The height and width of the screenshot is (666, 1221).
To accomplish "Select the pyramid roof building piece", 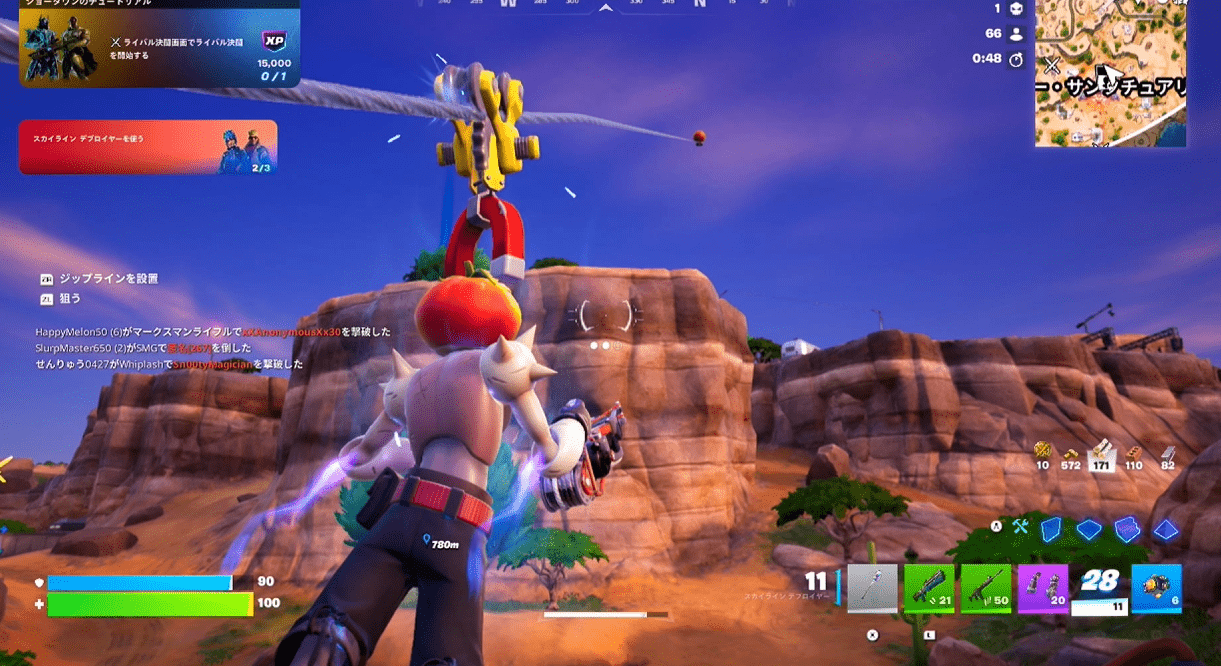I will pyautogui.click(x=1165, y=529).
